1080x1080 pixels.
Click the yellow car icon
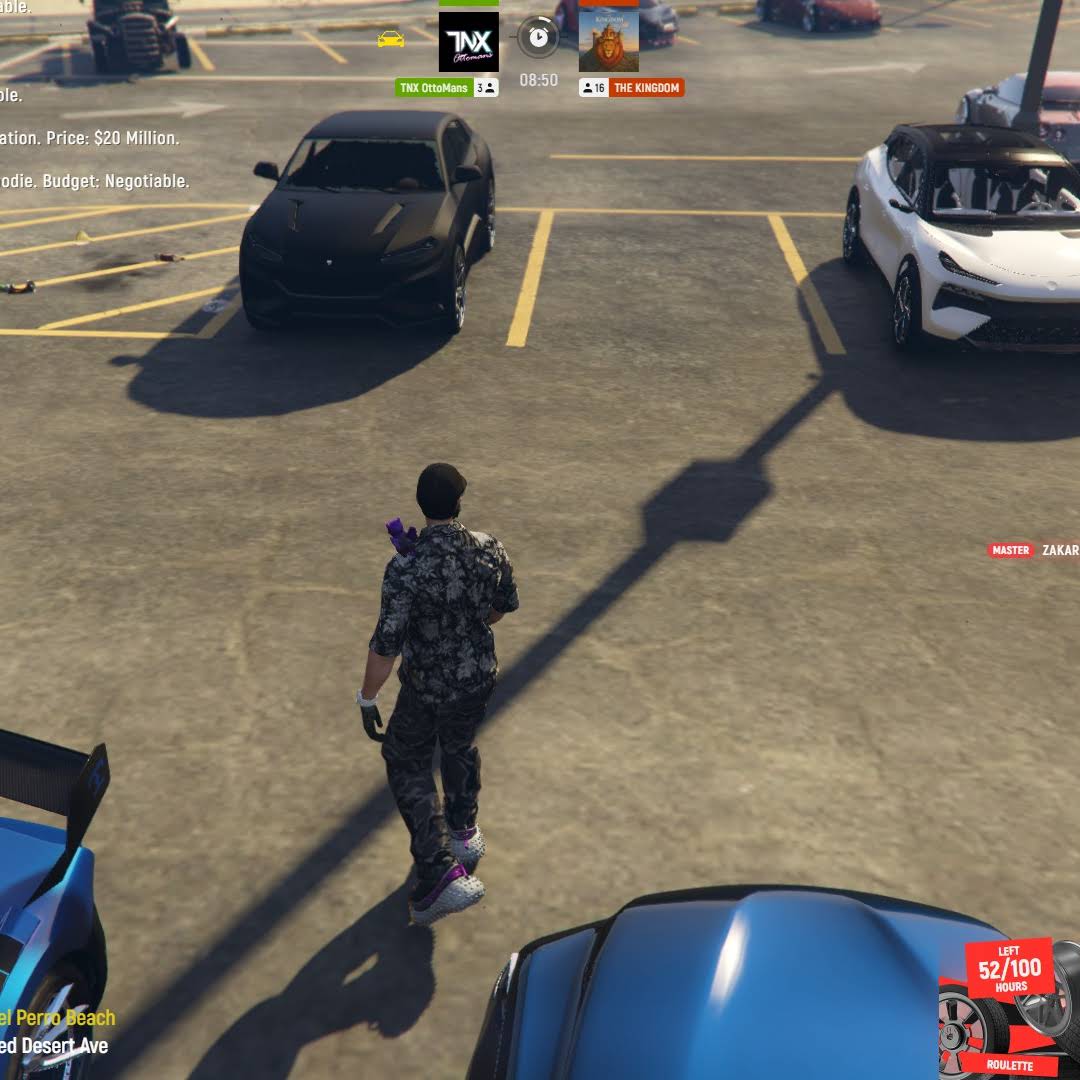pos(391,39)
